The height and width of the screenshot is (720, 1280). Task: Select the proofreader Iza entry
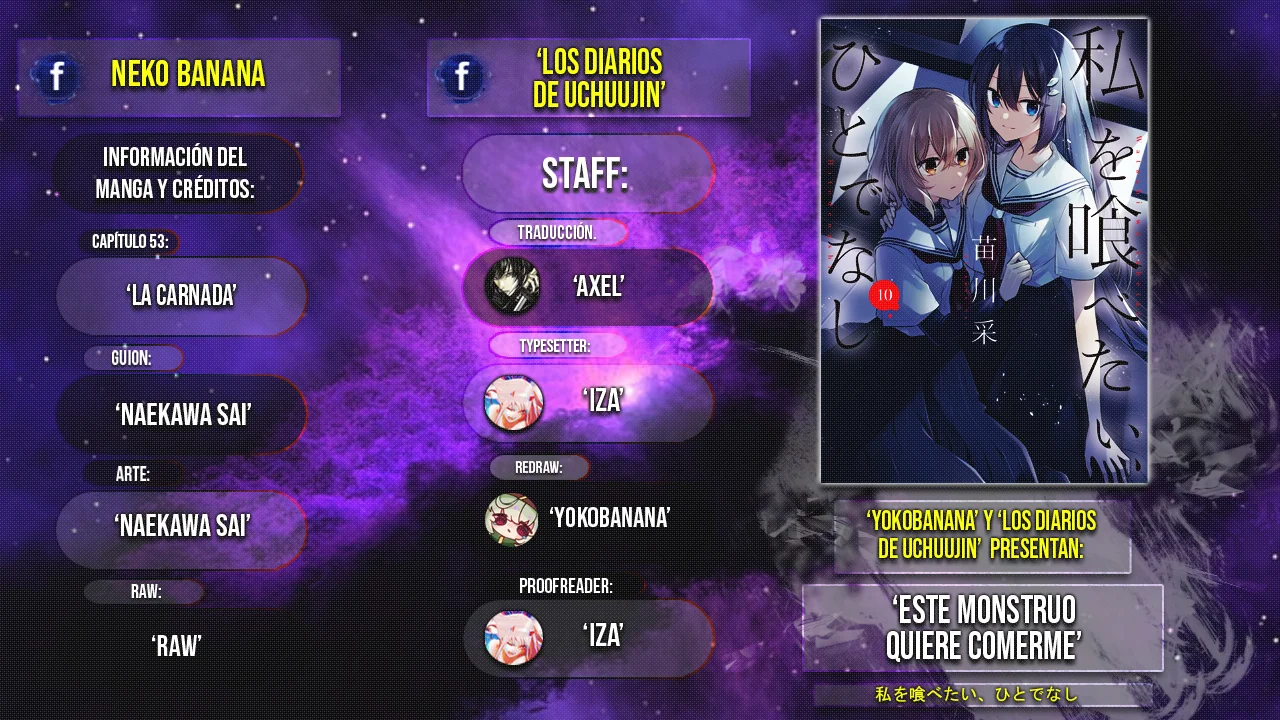tap(588, 637)
